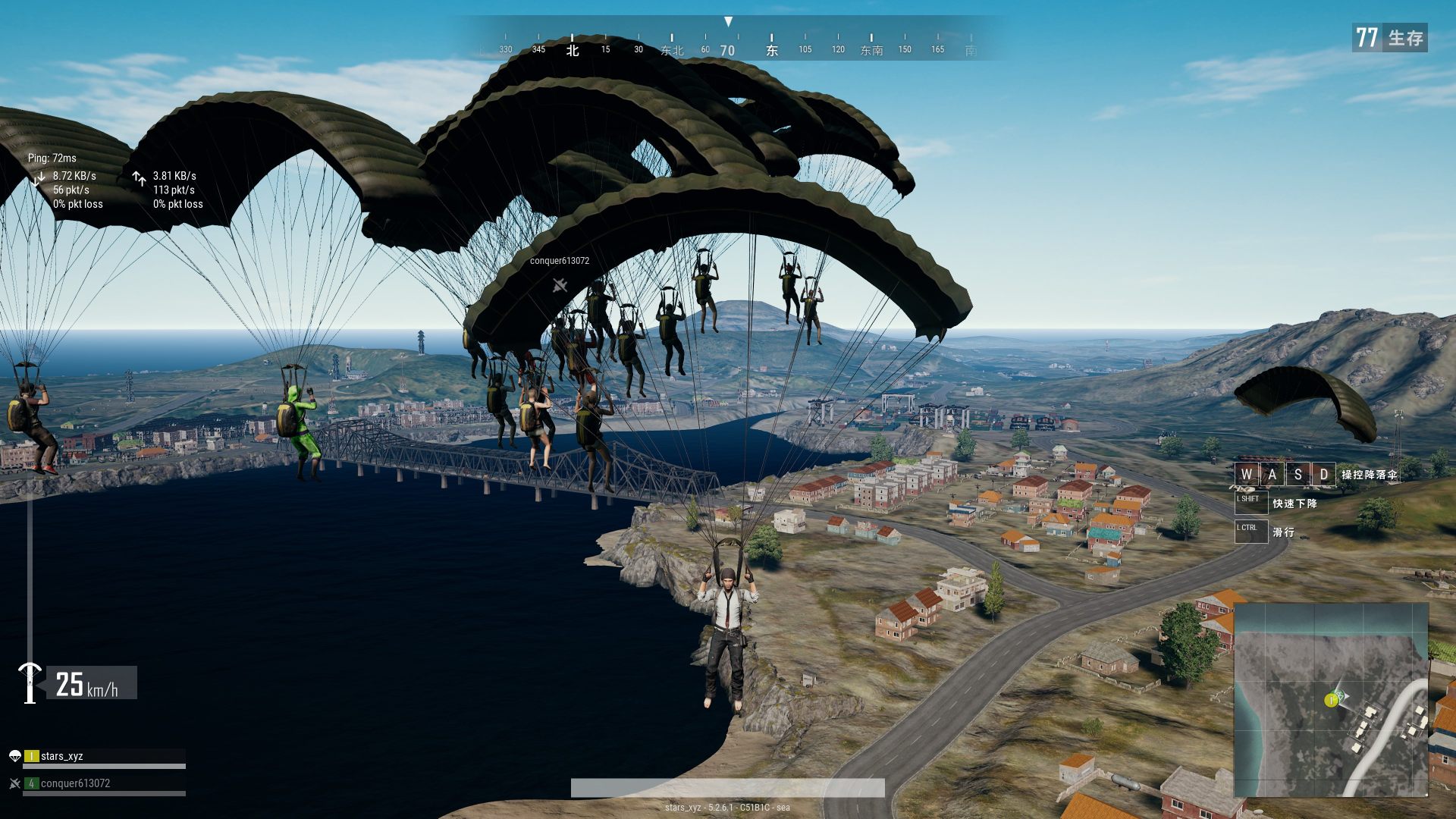Click the conquer613072 teammate name tag
The width and height of the screenshot is (1456, 819).
click(x=560, y=261)
